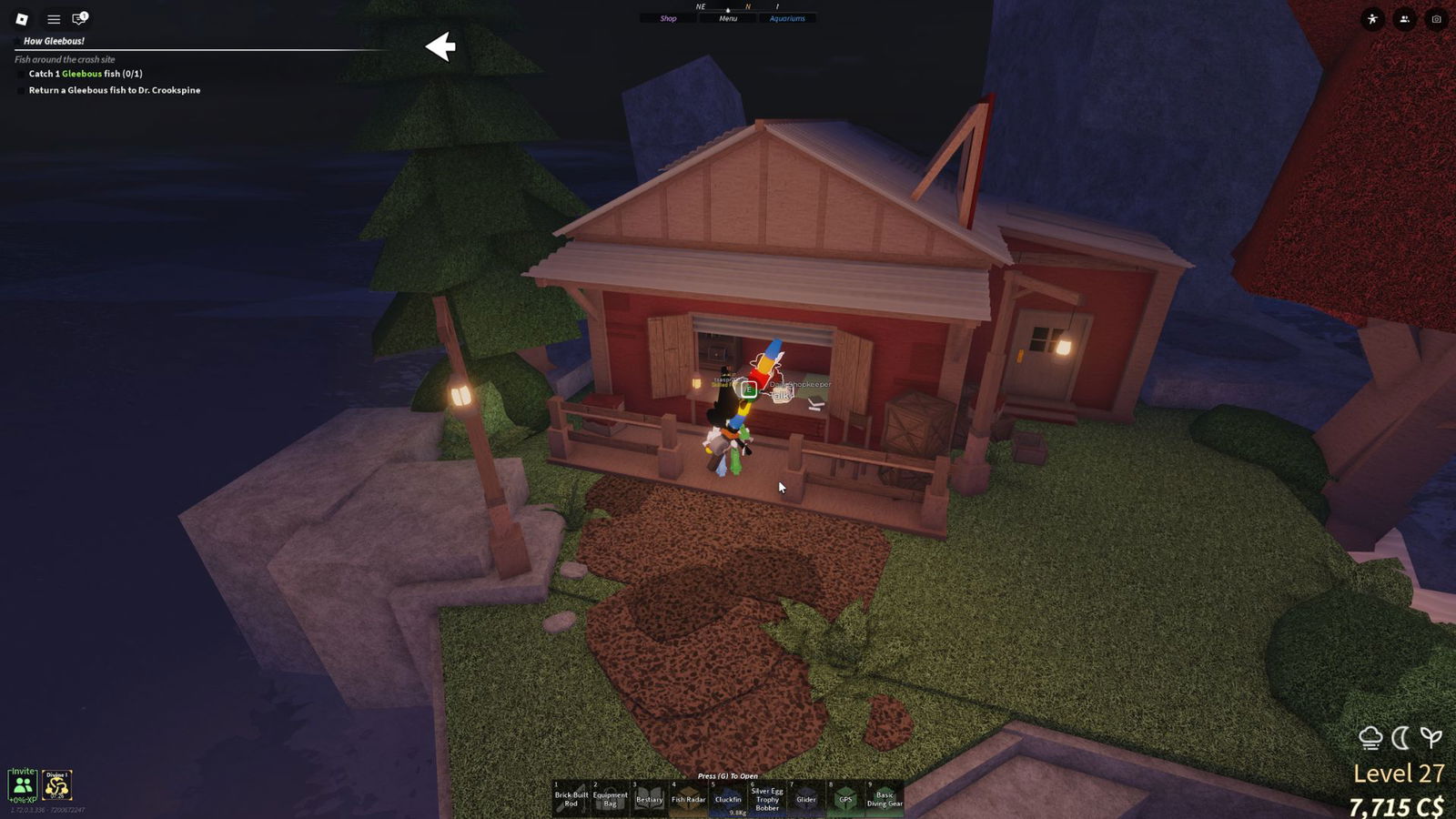Viewport: 1456px width, 819px height.
Task: Collapse the quest tracker with the white arrow
Action: [440, 46]
